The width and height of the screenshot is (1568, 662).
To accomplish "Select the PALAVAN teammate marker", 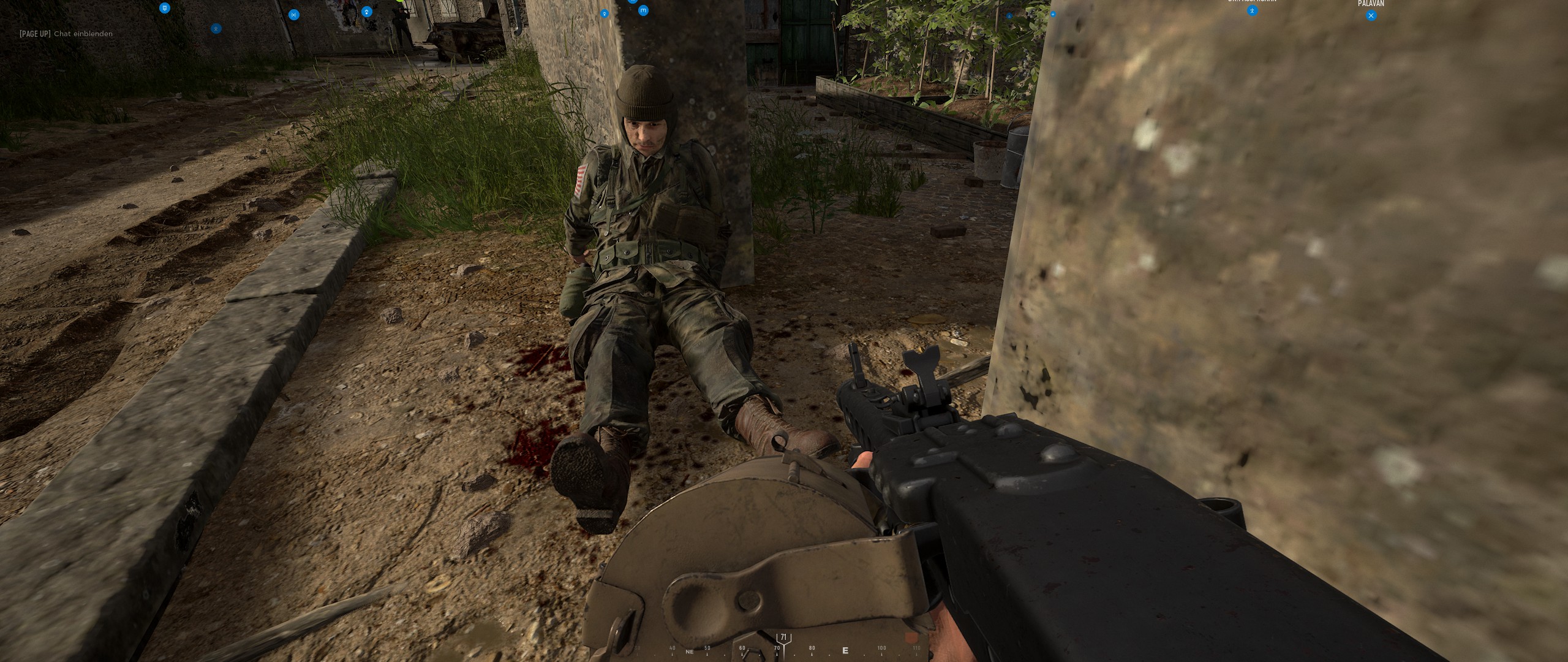I will [x=1371, y=16].
